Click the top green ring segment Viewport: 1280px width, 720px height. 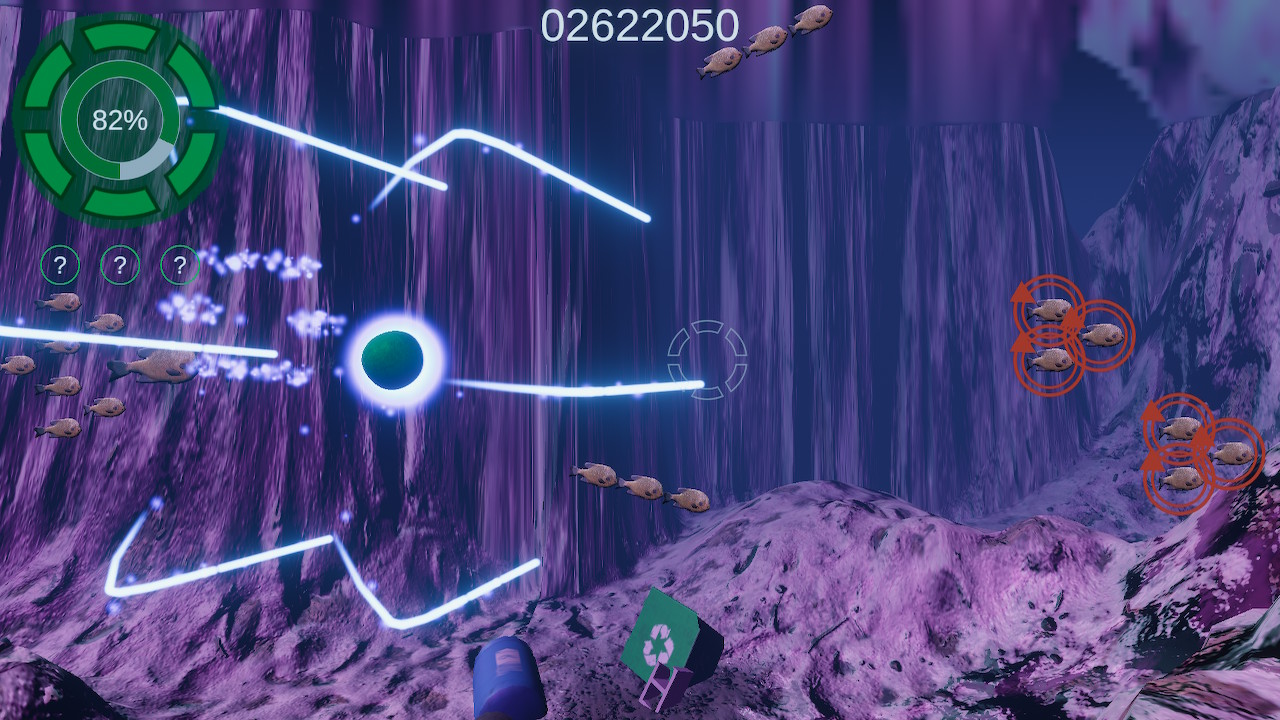click(x=122, y=38)
